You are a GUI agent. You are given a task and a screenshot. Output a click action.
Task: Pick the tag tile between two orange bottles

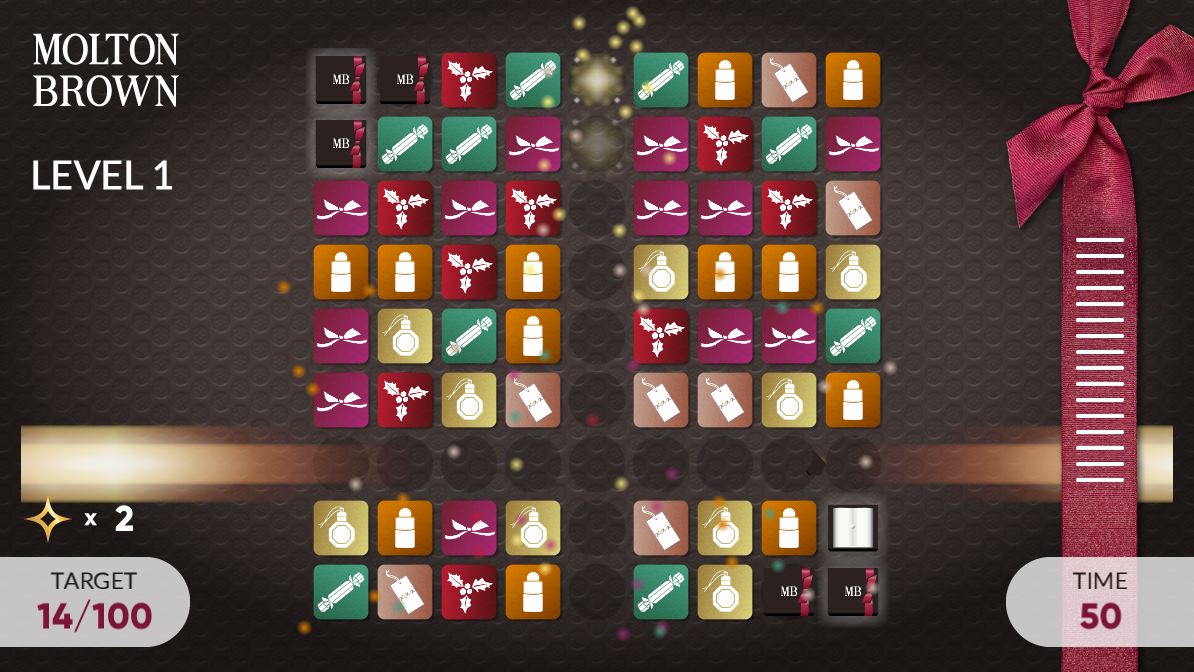[x=789, y=80]
